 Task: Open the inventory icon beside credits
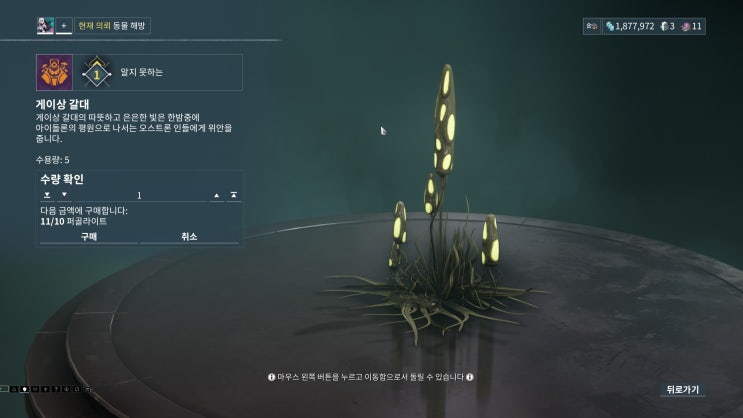tap(591, 26)
